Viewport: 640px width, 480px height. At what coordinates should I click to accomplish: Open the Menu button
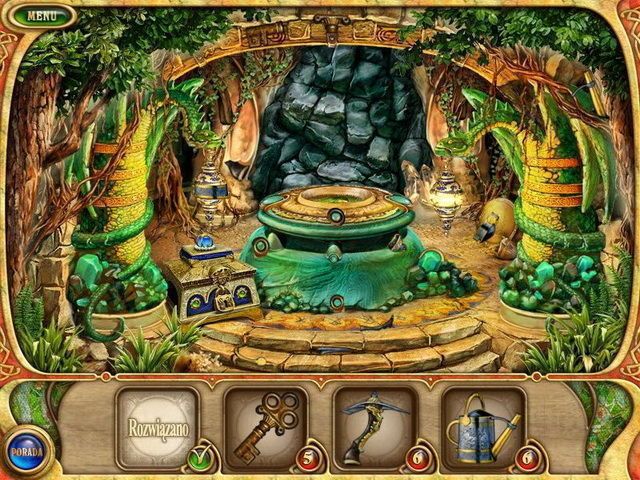point(42,16)
